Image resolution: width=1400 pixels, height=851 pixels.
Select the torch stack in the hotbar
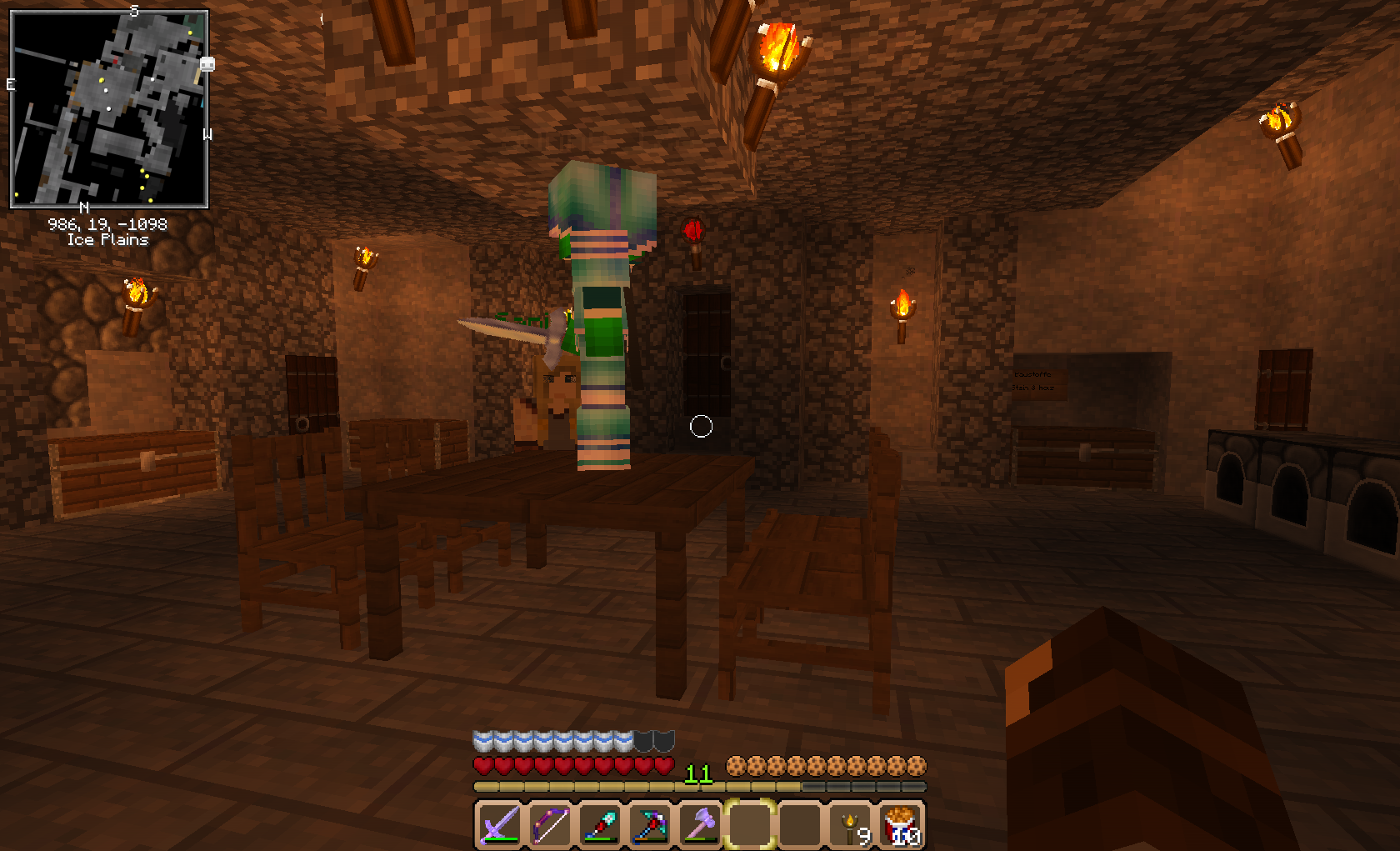[x=852, y=824]
